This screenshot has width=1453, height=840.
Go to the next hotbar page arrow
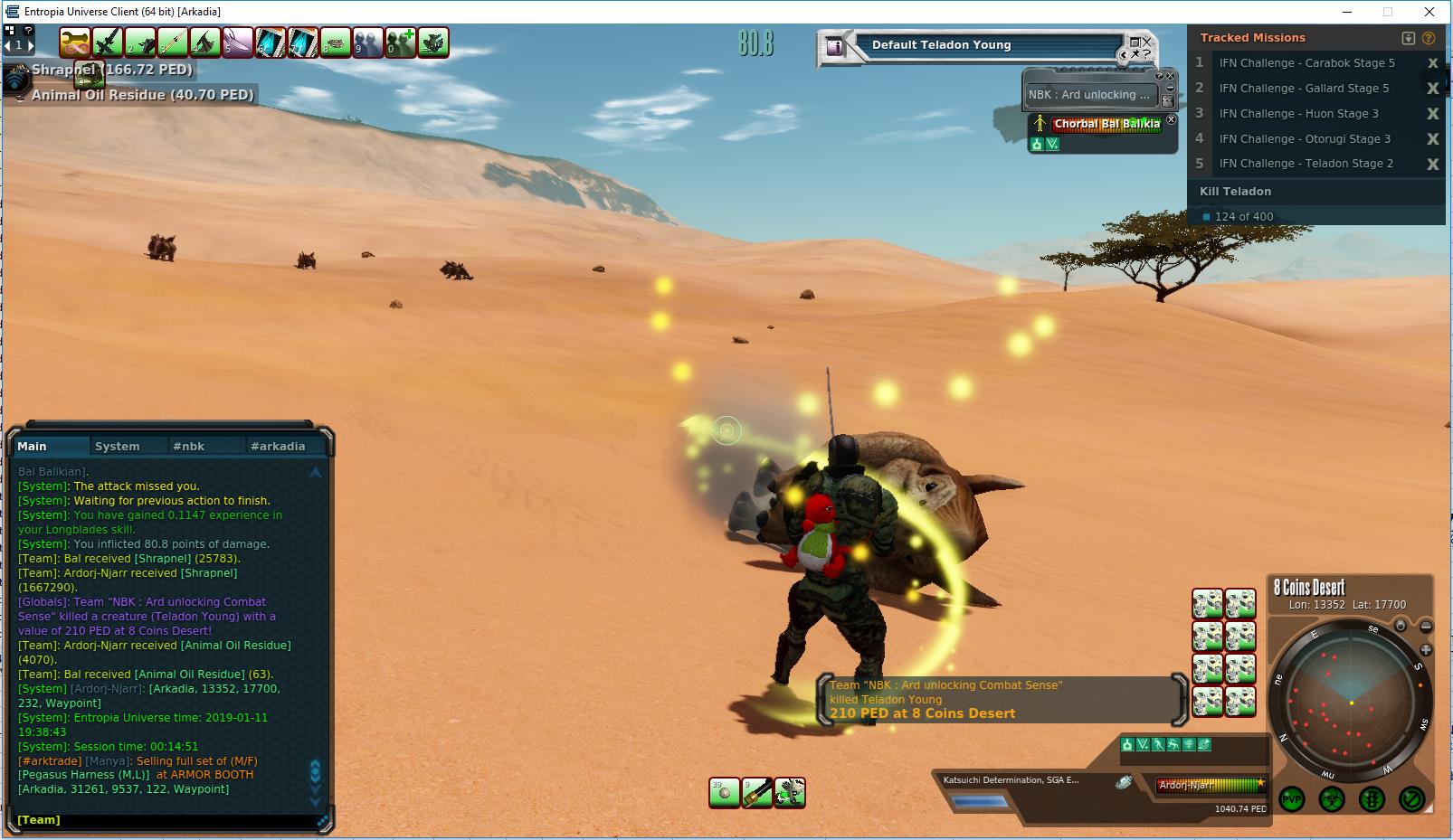coord(30,44)
